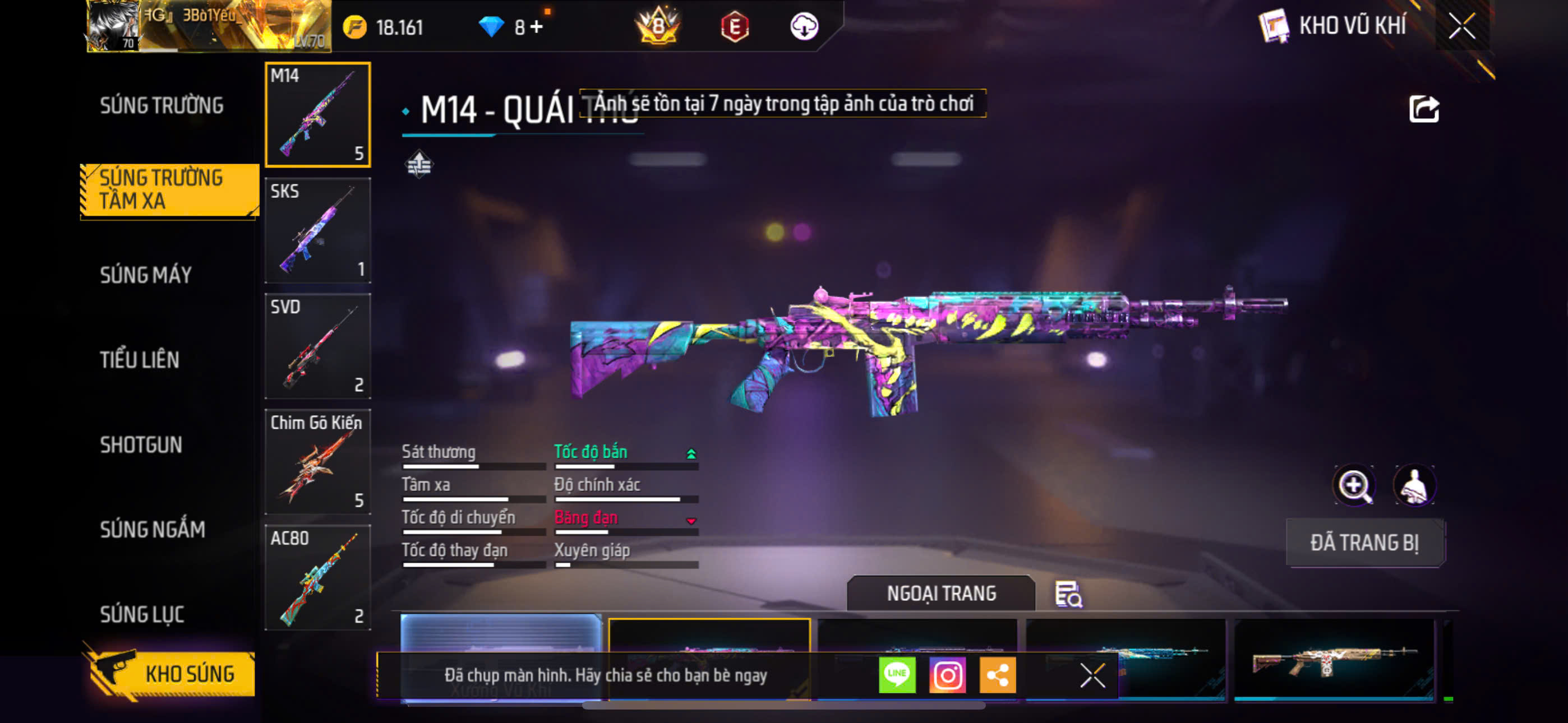Open the orange share options icon
This screenshot has width=1568, height=723.
click(x=997, y=675)
